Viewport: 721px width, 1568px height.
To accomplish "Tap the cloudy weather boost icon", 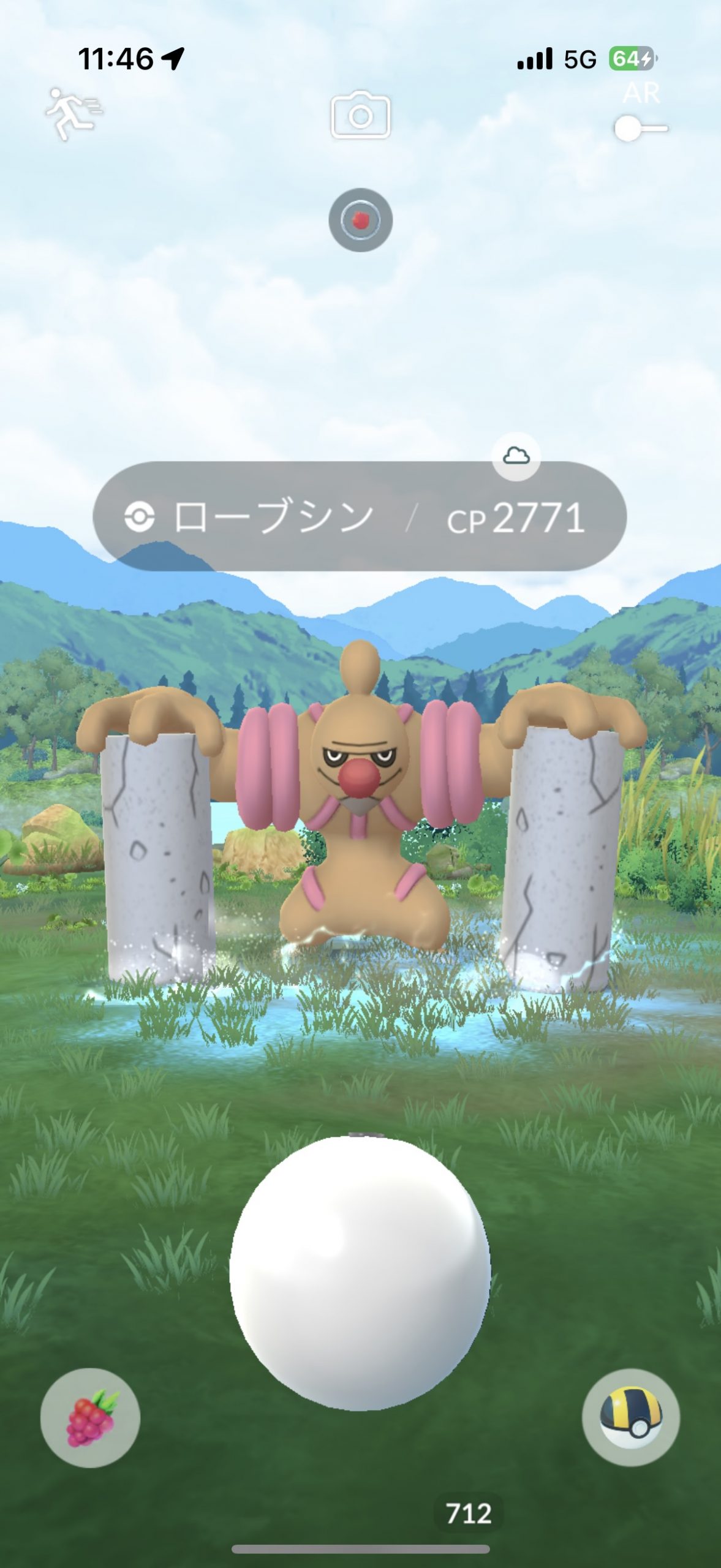I will tap(516, 456).
